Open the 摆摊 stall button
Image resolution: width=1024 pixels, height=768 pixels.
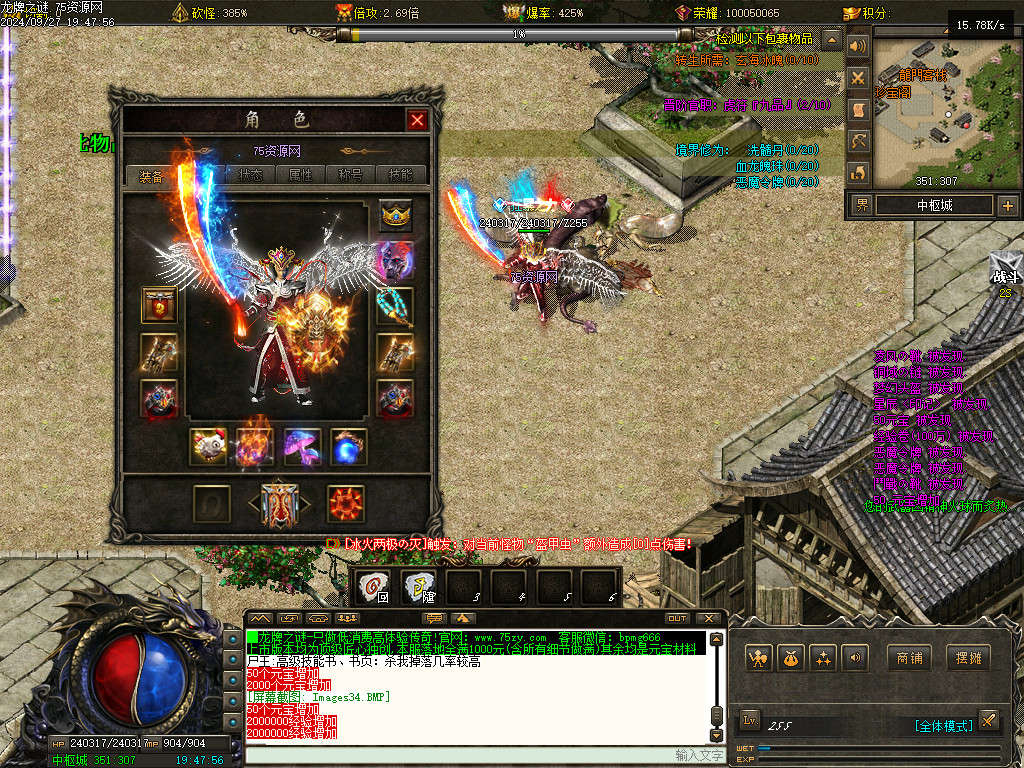tap(969, 658)
